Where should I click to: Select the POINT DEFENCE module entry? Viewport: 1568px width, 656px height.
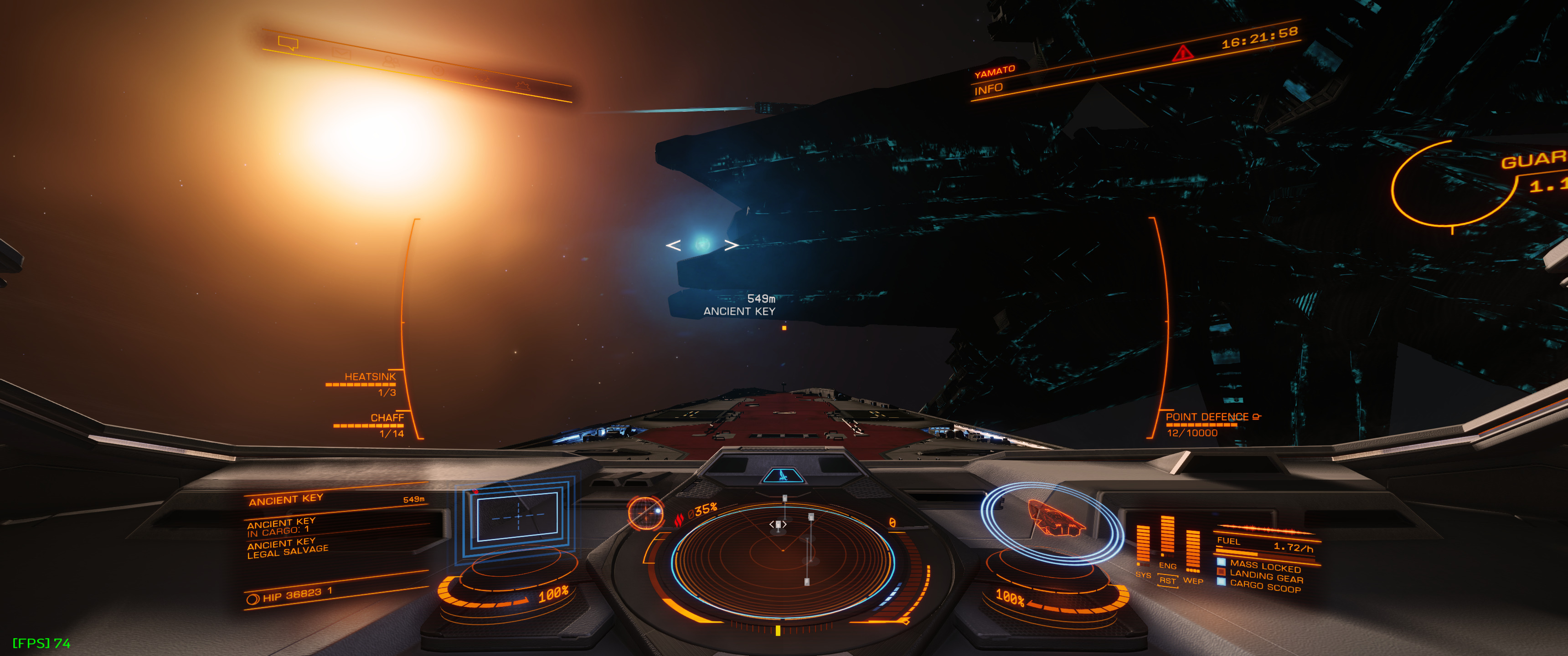coord(1207,417)
